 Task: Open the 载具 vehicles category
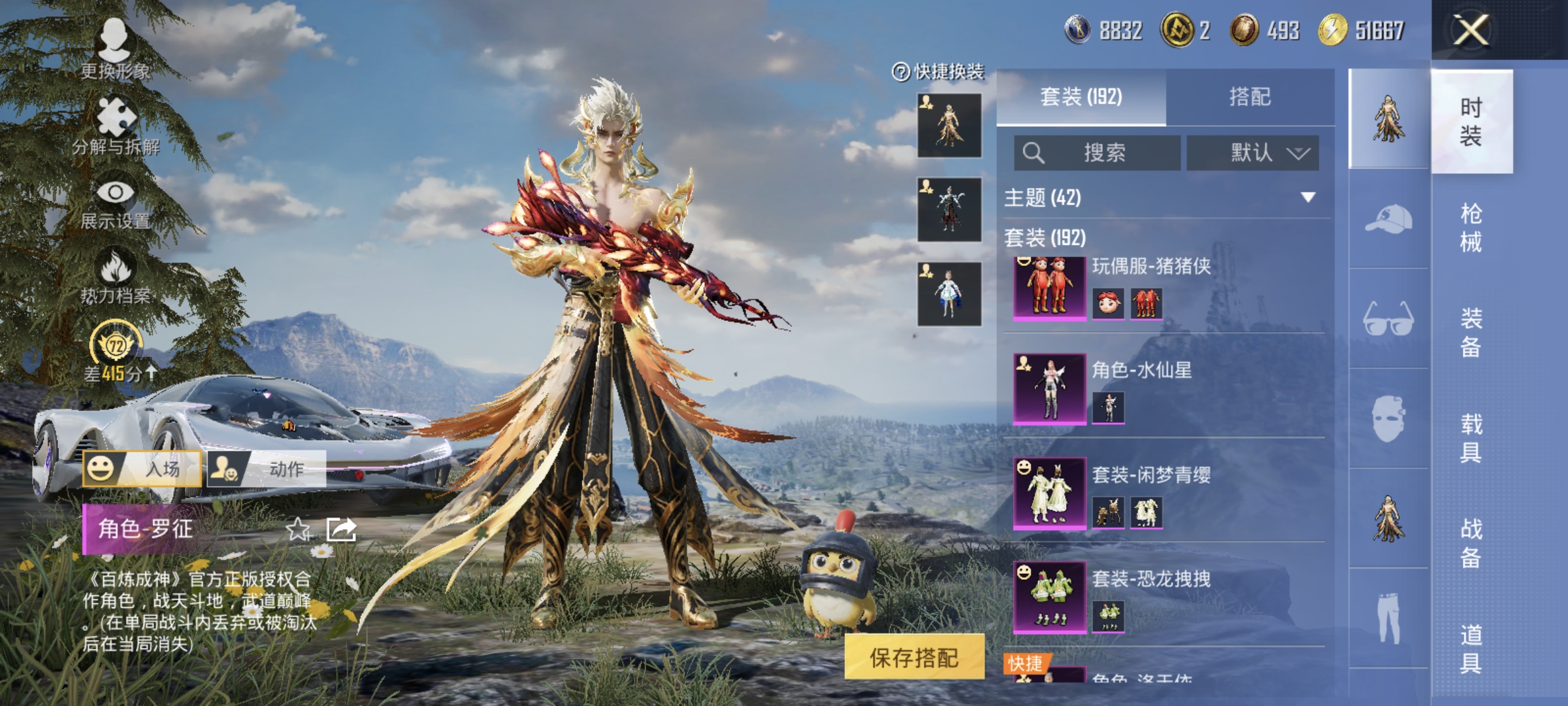coord(1471,439)
